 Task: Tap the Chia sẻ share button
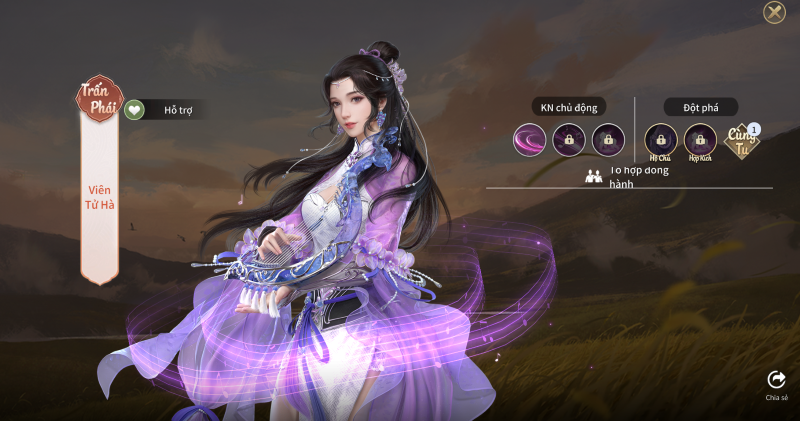[776, 382]
